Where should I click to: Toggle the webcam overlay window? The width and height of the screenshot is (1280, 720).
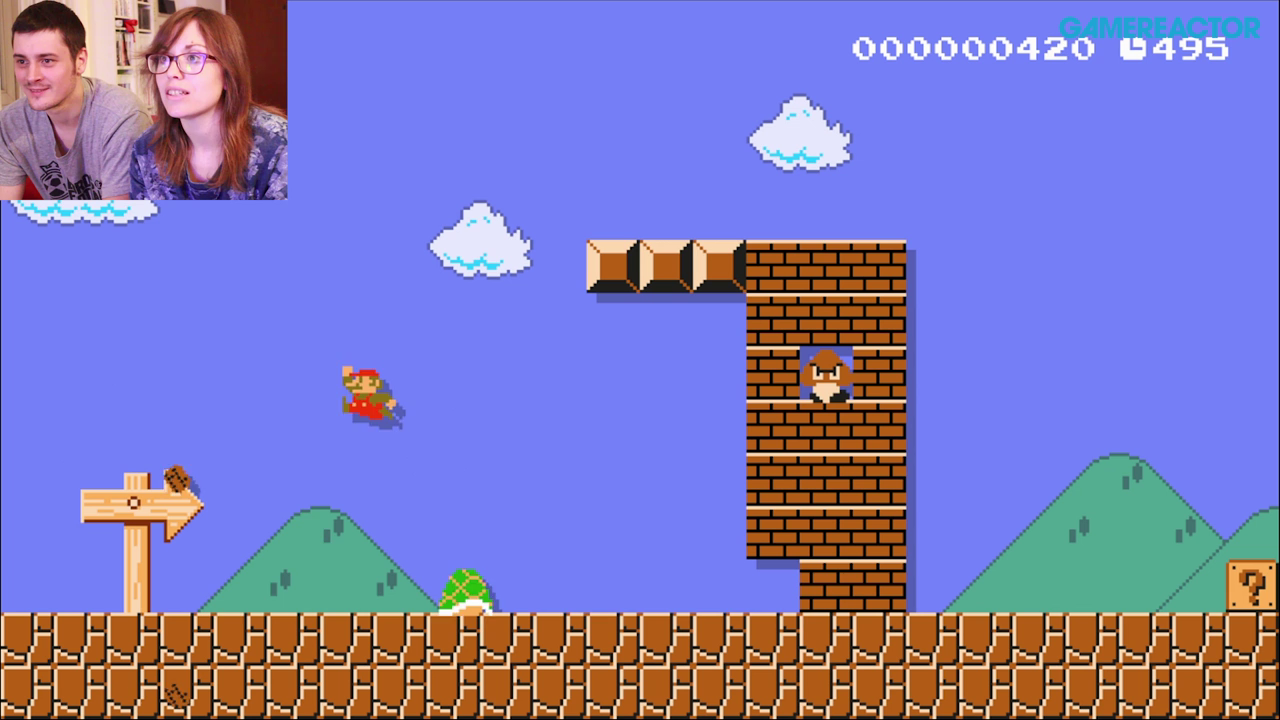[x=143, y=98]
